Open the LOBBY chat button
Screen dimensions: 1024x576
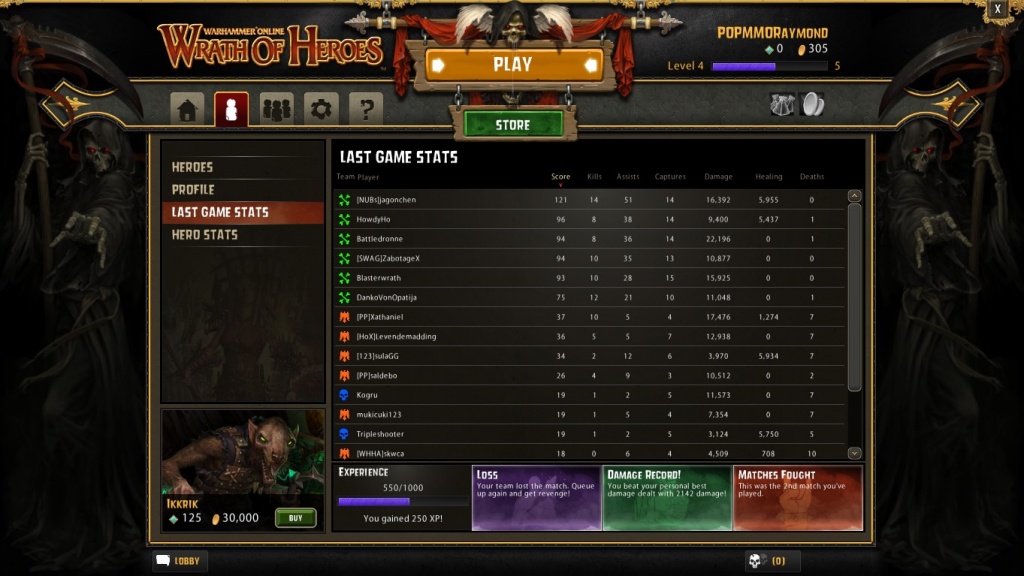click(180, 561)
